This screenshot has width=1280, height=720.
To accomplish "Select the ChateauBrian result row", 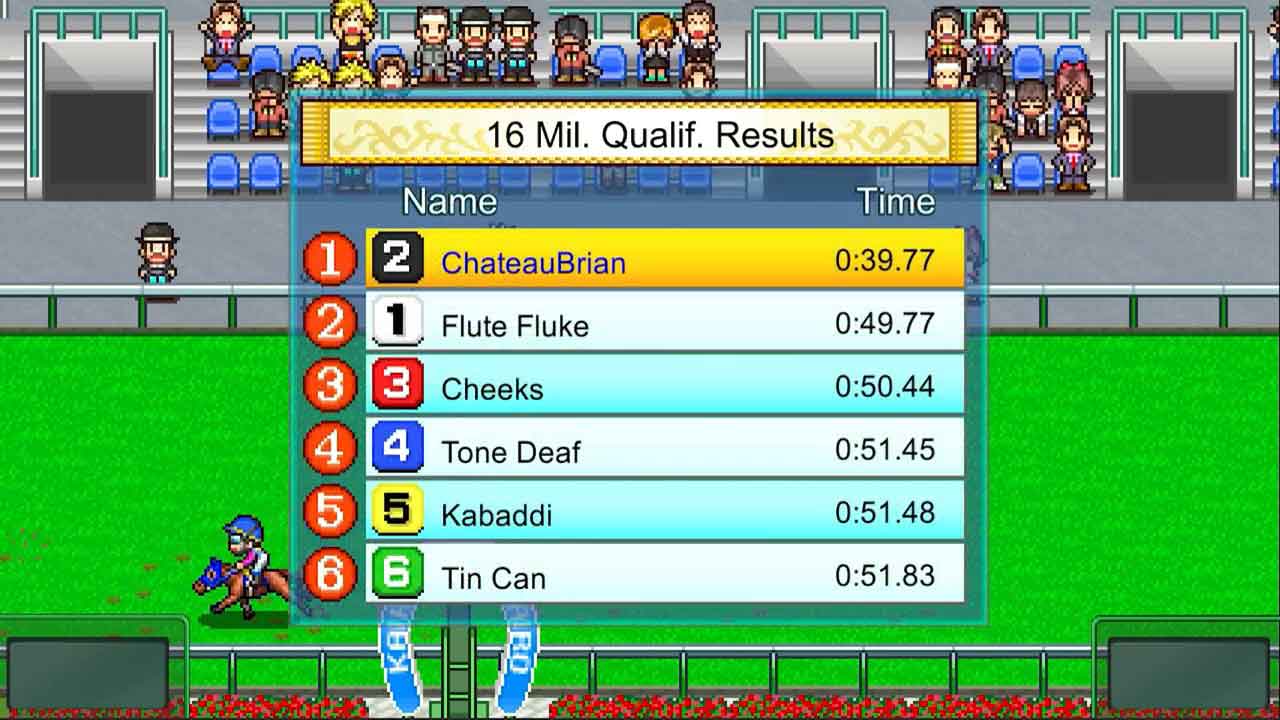I will (664, 259).
